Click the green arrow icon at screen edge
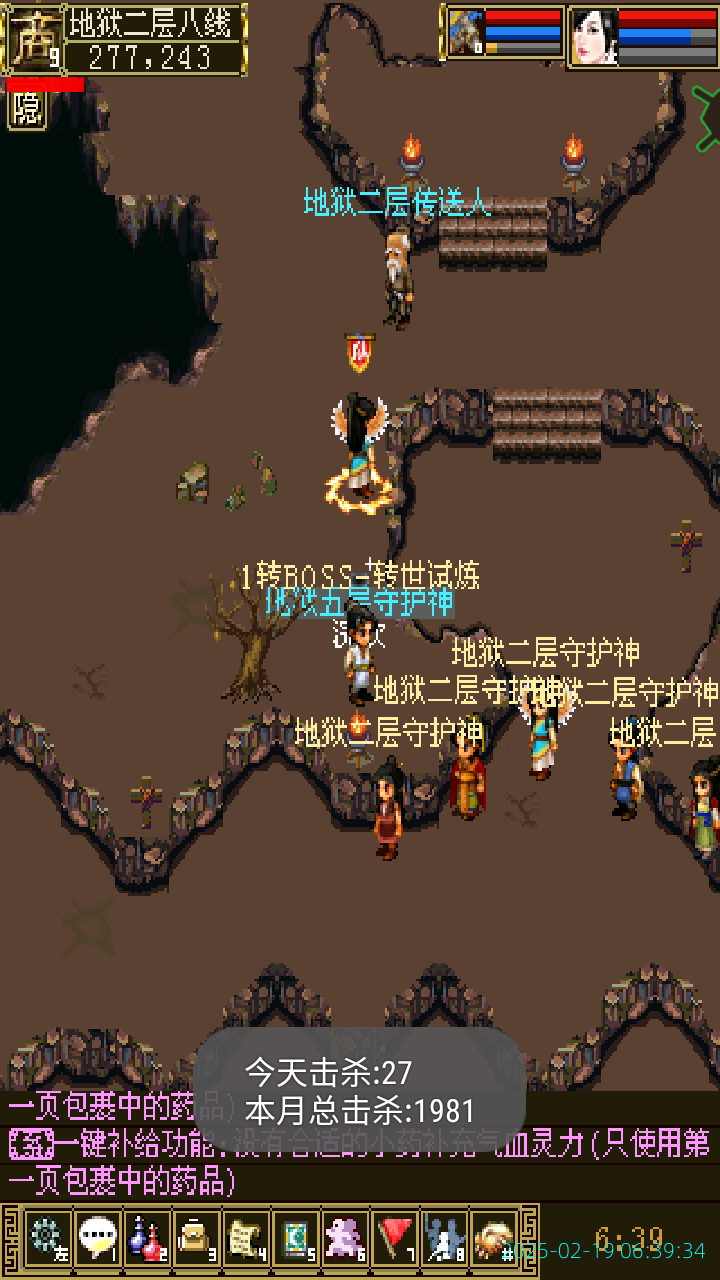This screenshot has width=720, height=1280. click(706, 107)
